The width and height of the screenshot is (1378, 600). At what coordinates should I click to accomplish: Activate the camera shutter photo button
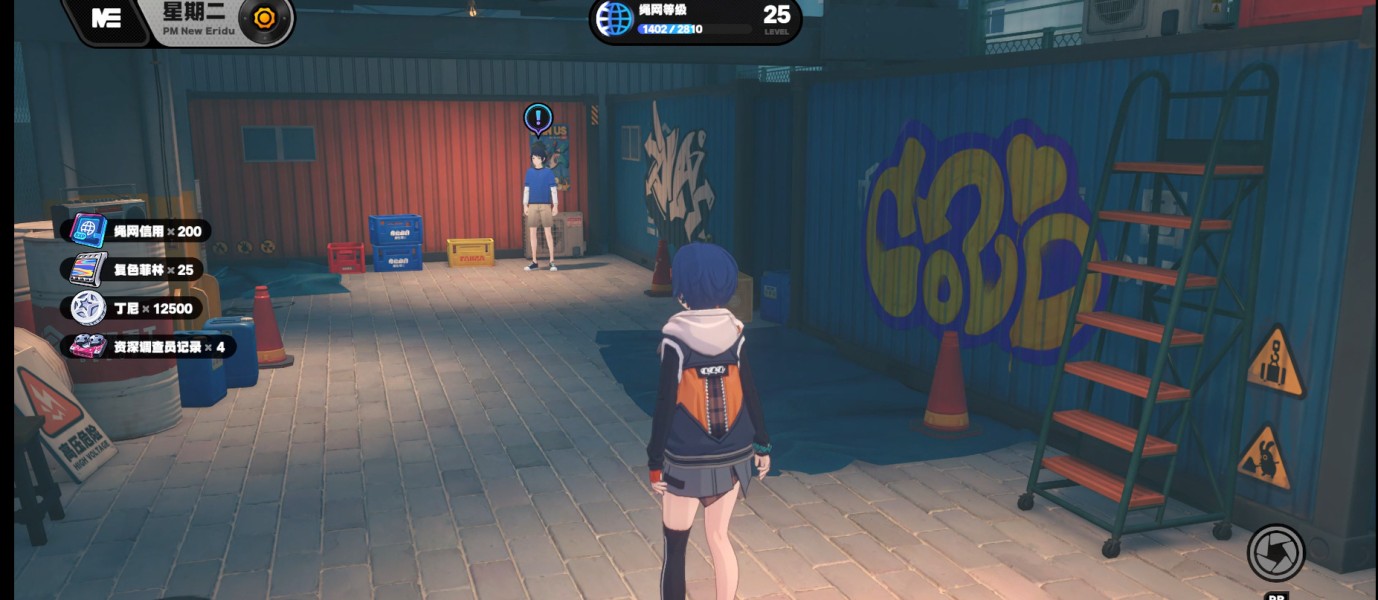tap(1276, 553)
